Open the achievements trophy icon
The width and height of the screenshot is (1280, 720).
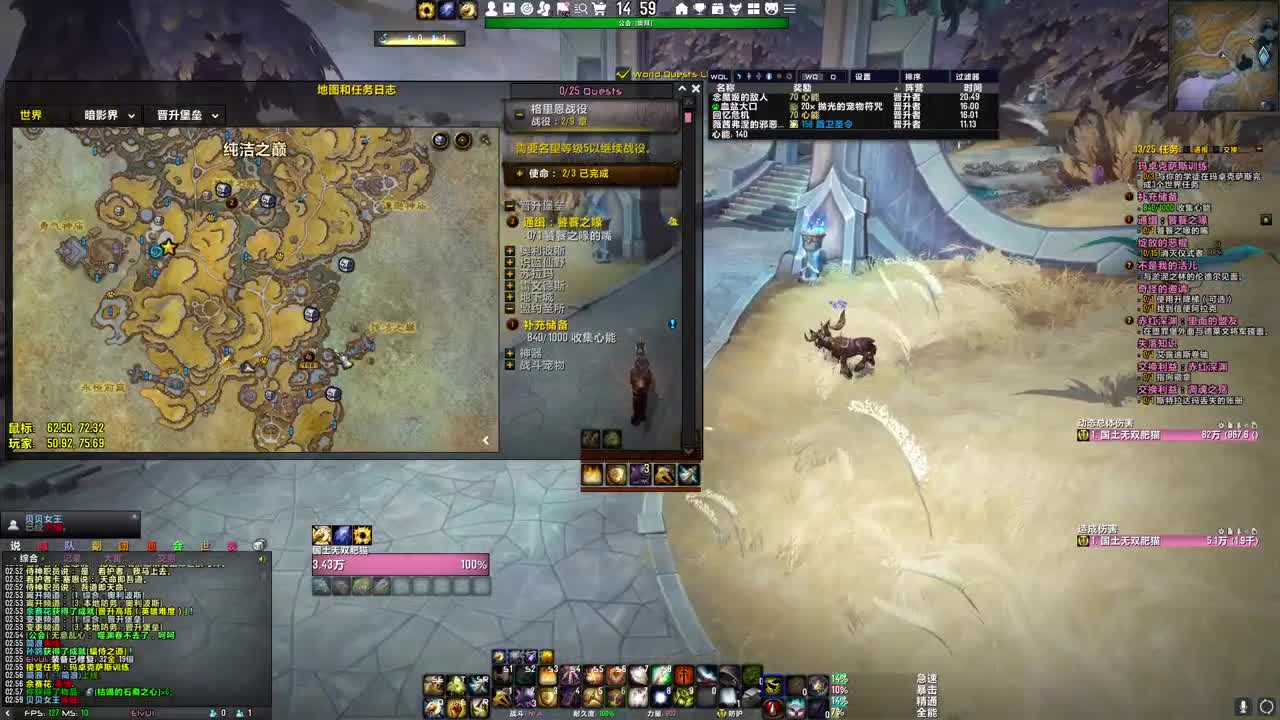click(698, 9)
